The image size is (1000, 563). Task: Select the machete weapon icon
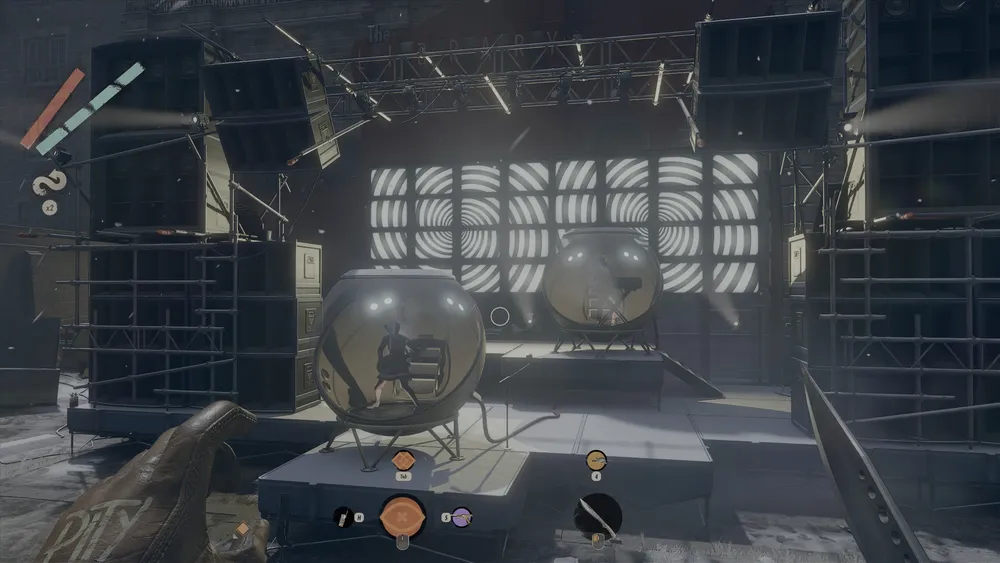coord(598,515)
